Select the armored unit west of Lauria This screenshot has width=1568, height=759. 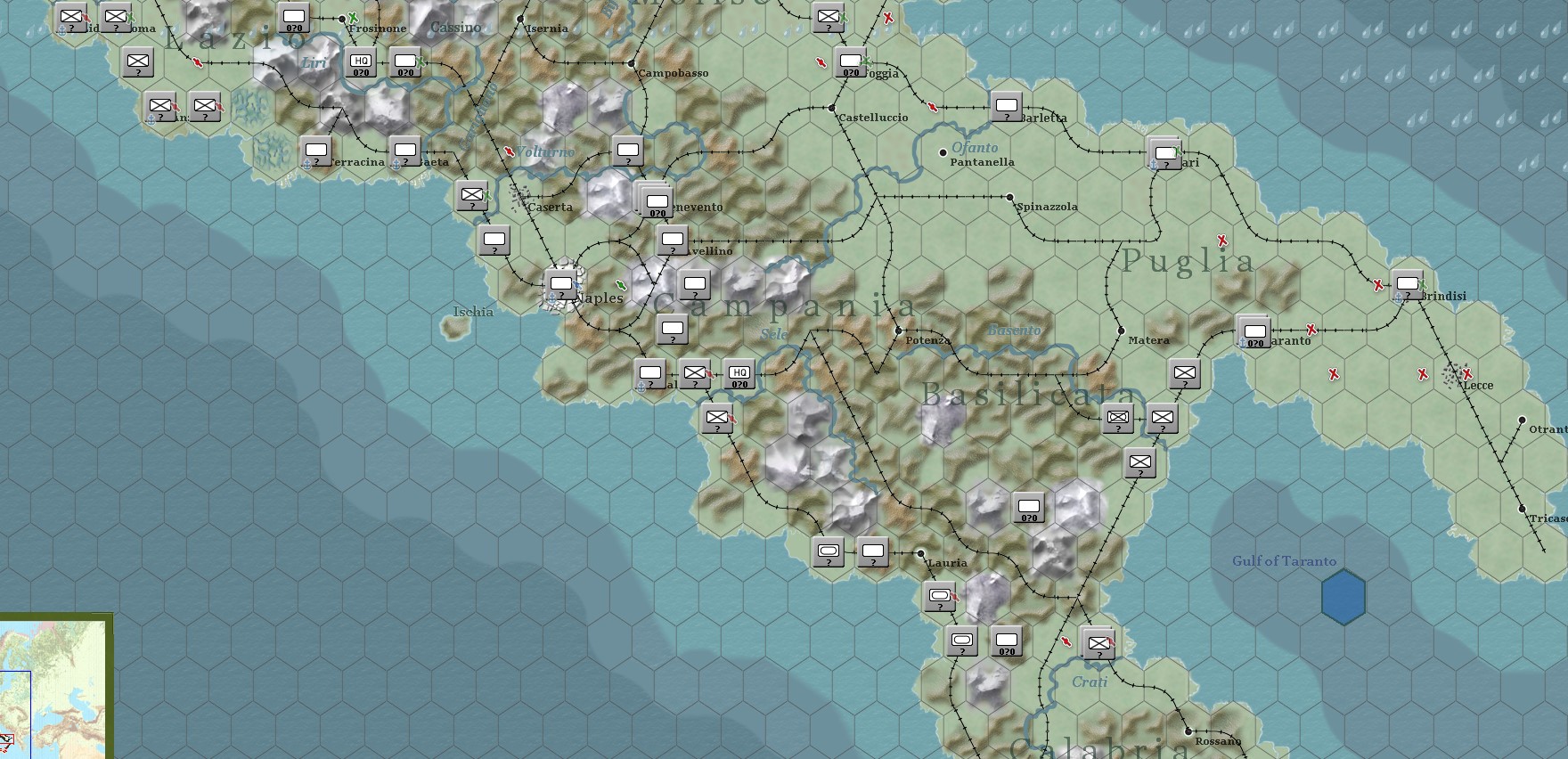830,552
